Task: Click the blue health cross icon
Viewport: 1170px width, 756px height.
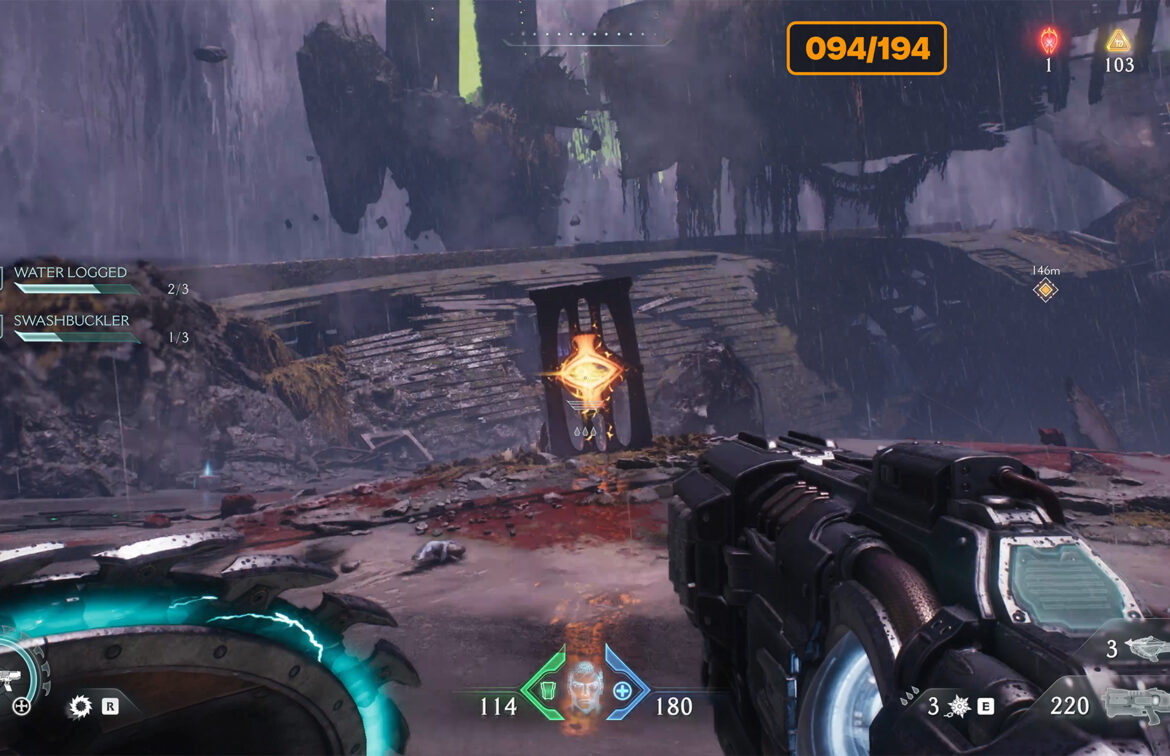Action: click(622, 690)
